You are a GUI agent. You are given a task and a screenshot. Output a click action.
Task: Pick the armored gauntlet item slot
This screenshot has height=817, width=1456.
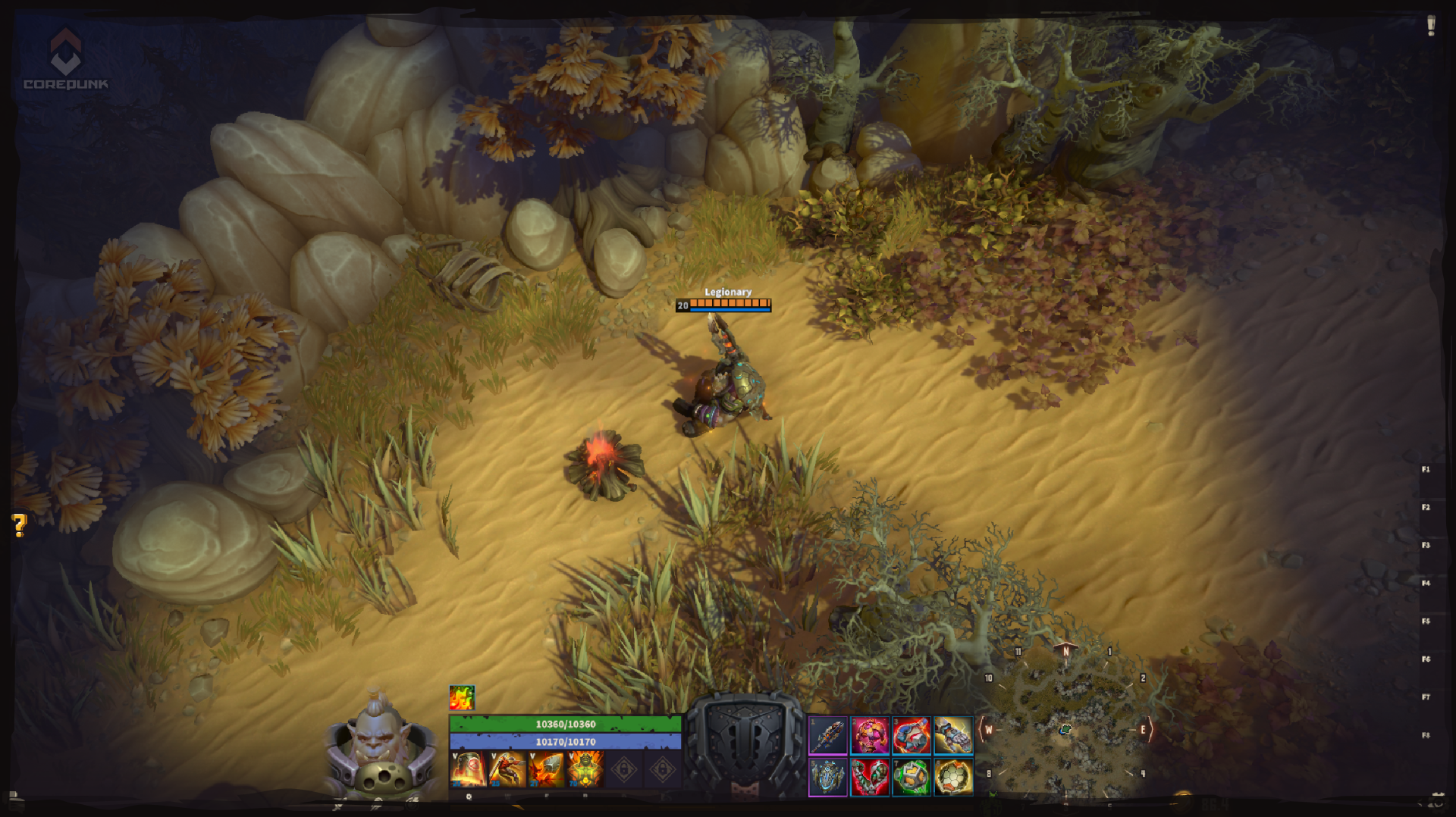(x=953, y=735)
